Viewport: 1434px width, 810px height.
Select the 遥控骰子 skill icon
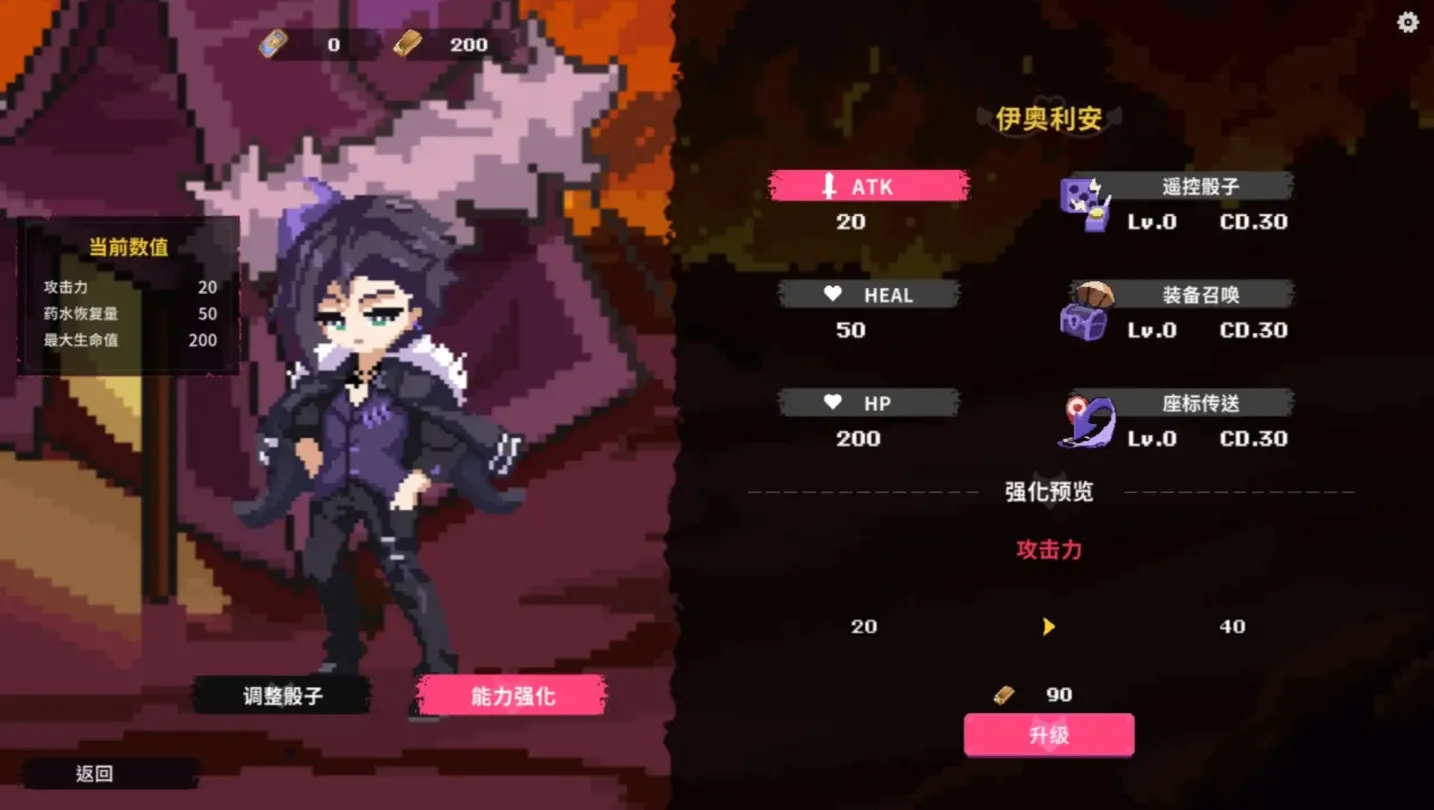pos(1087,200)
